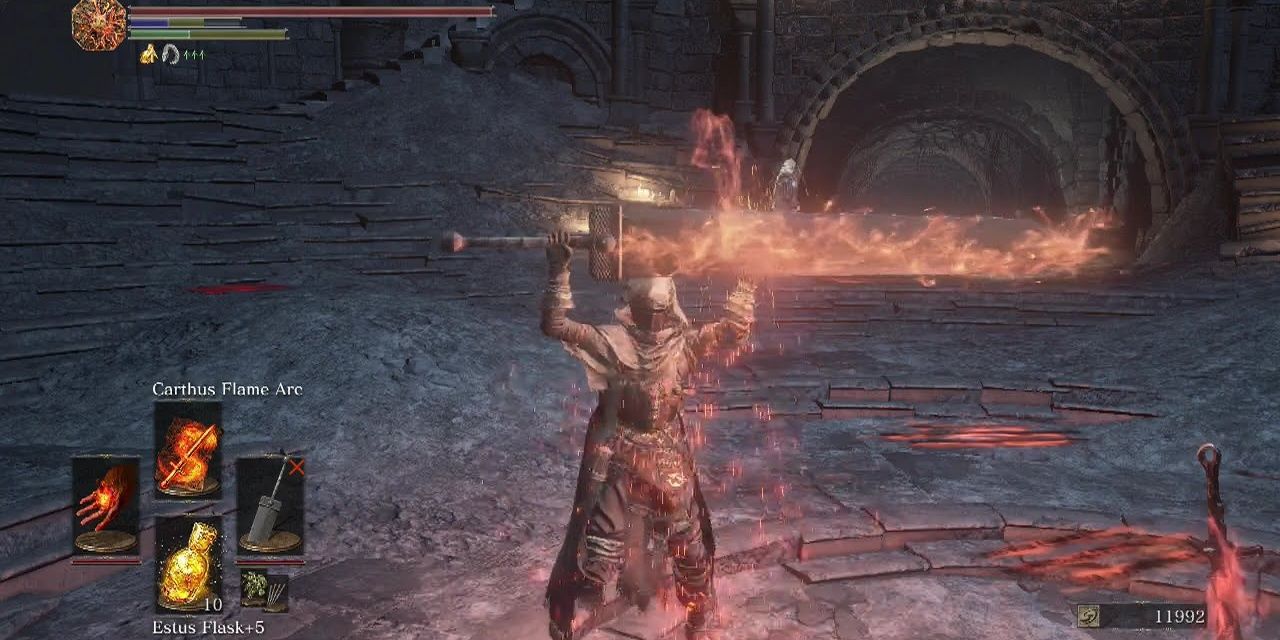1280x640 pixels.
Task: Click the octagonal ember character emblem
Action: click(99, 24)
